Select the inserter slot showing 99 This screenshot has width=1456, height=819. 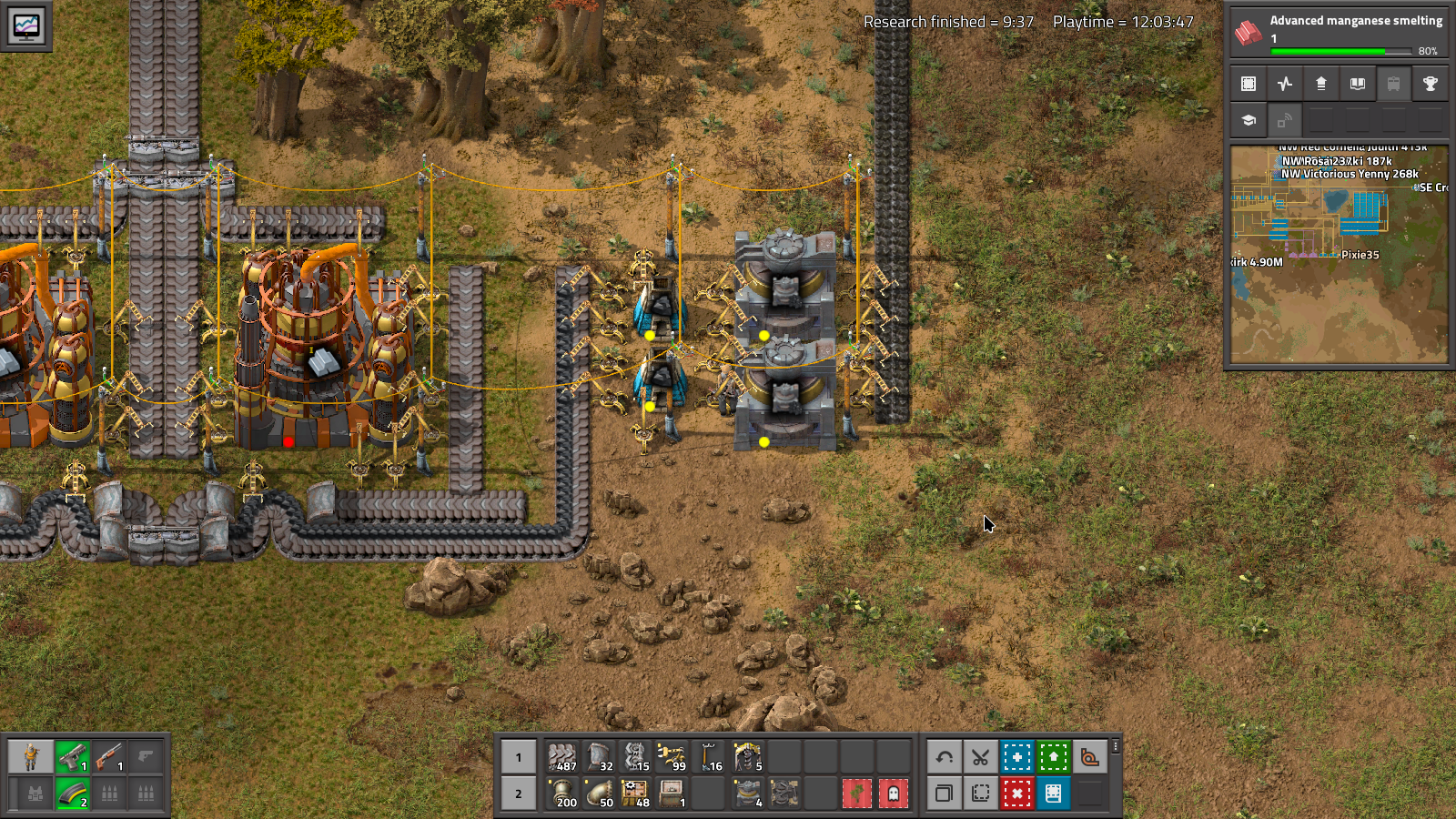pos(672,757)
